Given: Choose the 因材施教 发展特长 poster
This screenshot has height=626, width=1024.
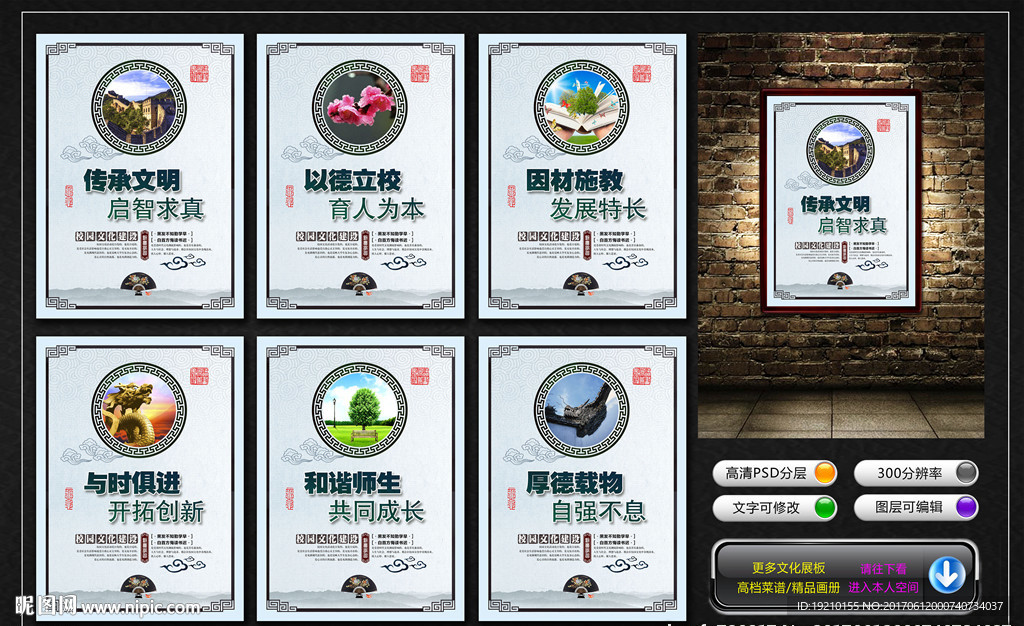Looking at the screenshot, I should (582, 177).
